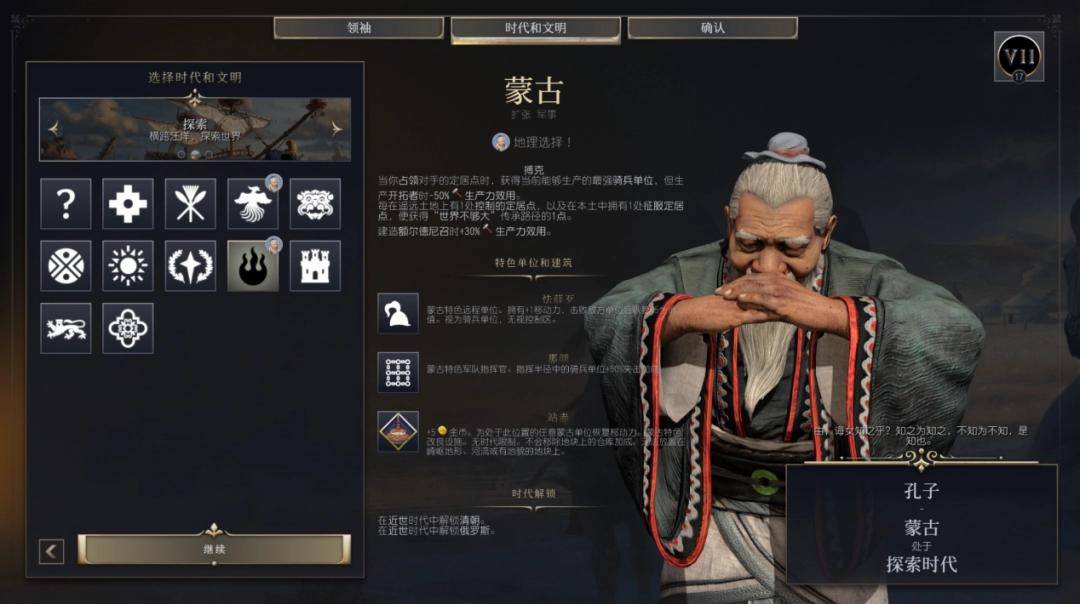Pick the crossed paddles civilization icon
The height and width of the screenshot is (604, 1080).
190,204
